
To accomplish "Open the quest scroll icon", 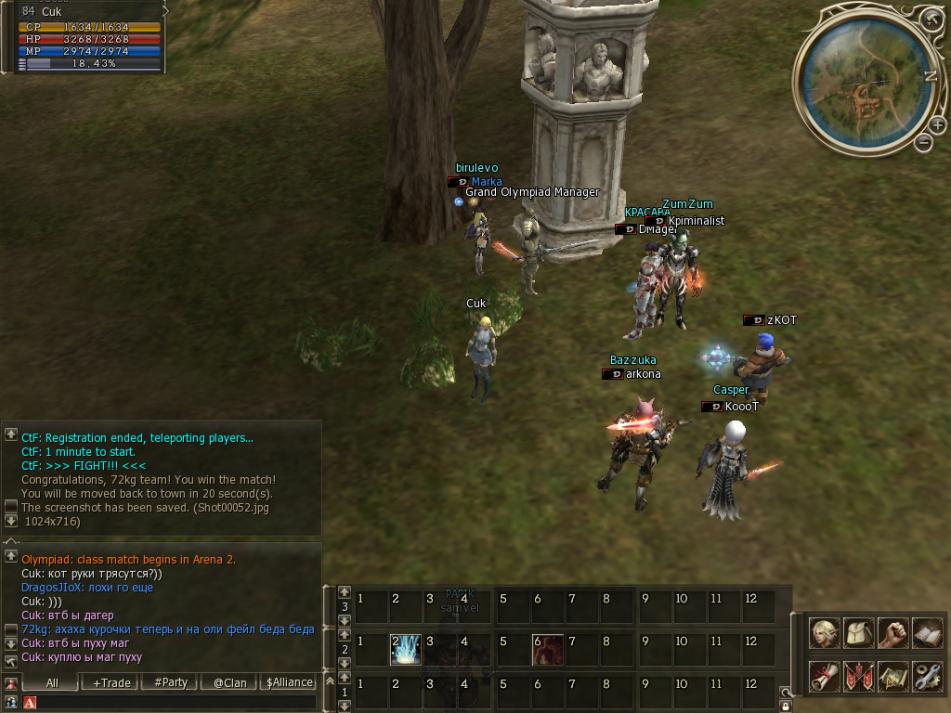I will click(825, 676).
